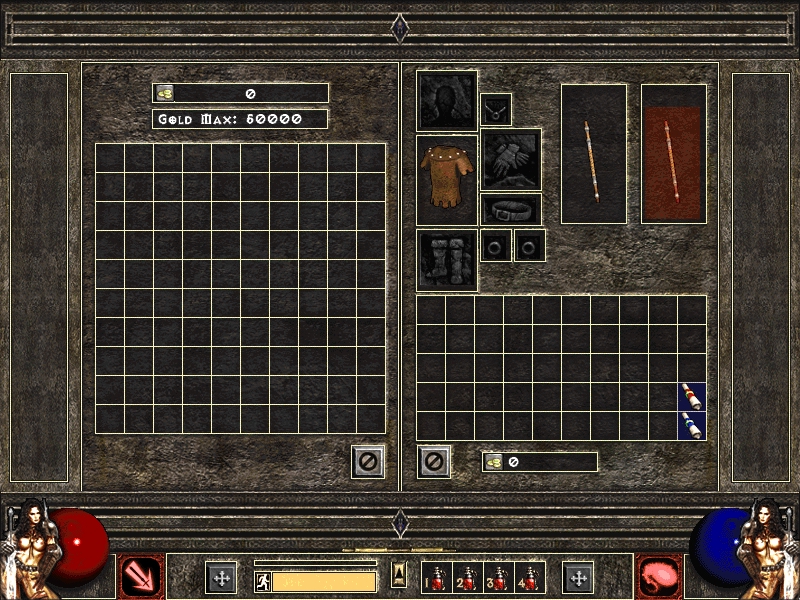The width and height of the screenshot is (800, 600).
Task: Select the blue-ribbon scroll in inventory
Action: 692,426
